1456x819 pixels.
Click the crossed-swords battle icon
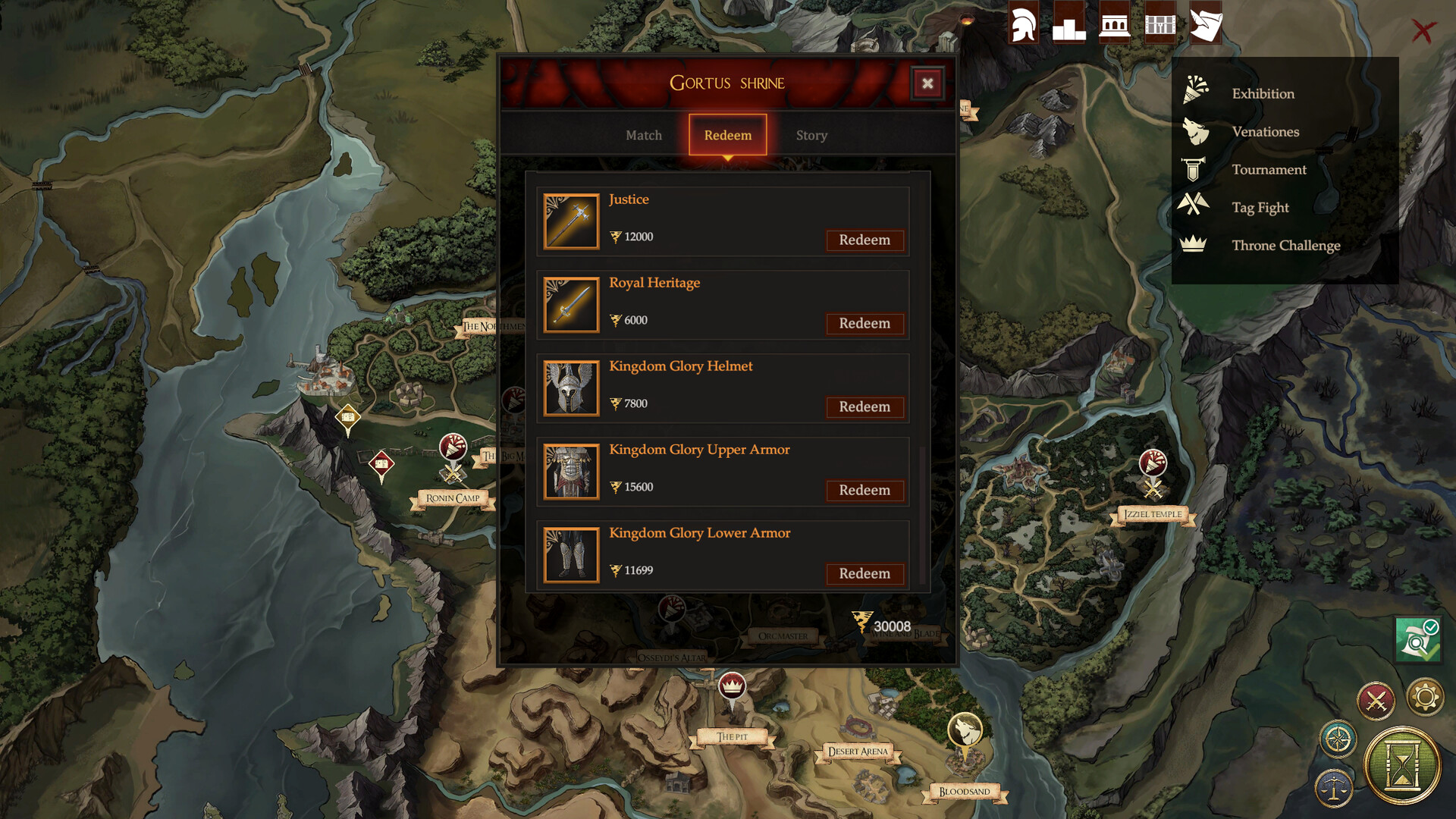click(x=1378, y=699)
